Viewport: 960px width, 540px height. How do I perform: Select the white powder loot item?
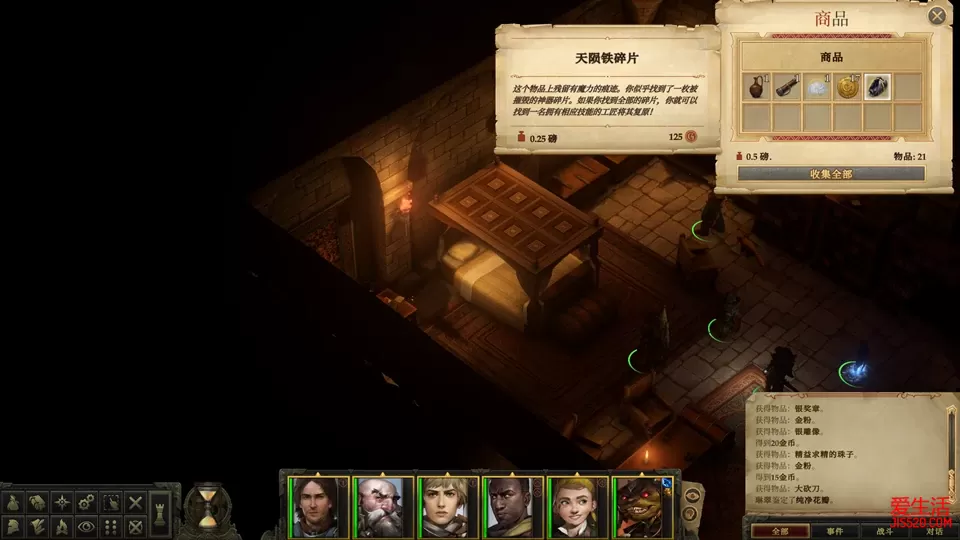tap(817, 87)
